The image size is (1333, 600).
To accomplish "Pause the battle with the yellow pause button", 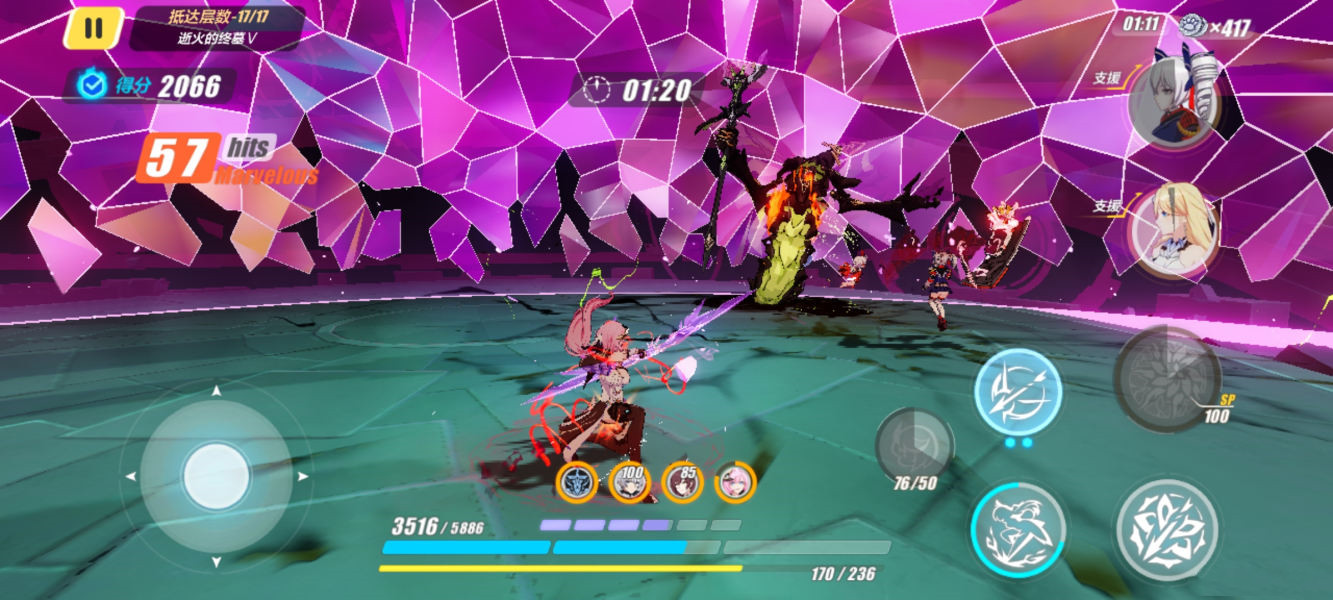I will [x=93, y=29].
